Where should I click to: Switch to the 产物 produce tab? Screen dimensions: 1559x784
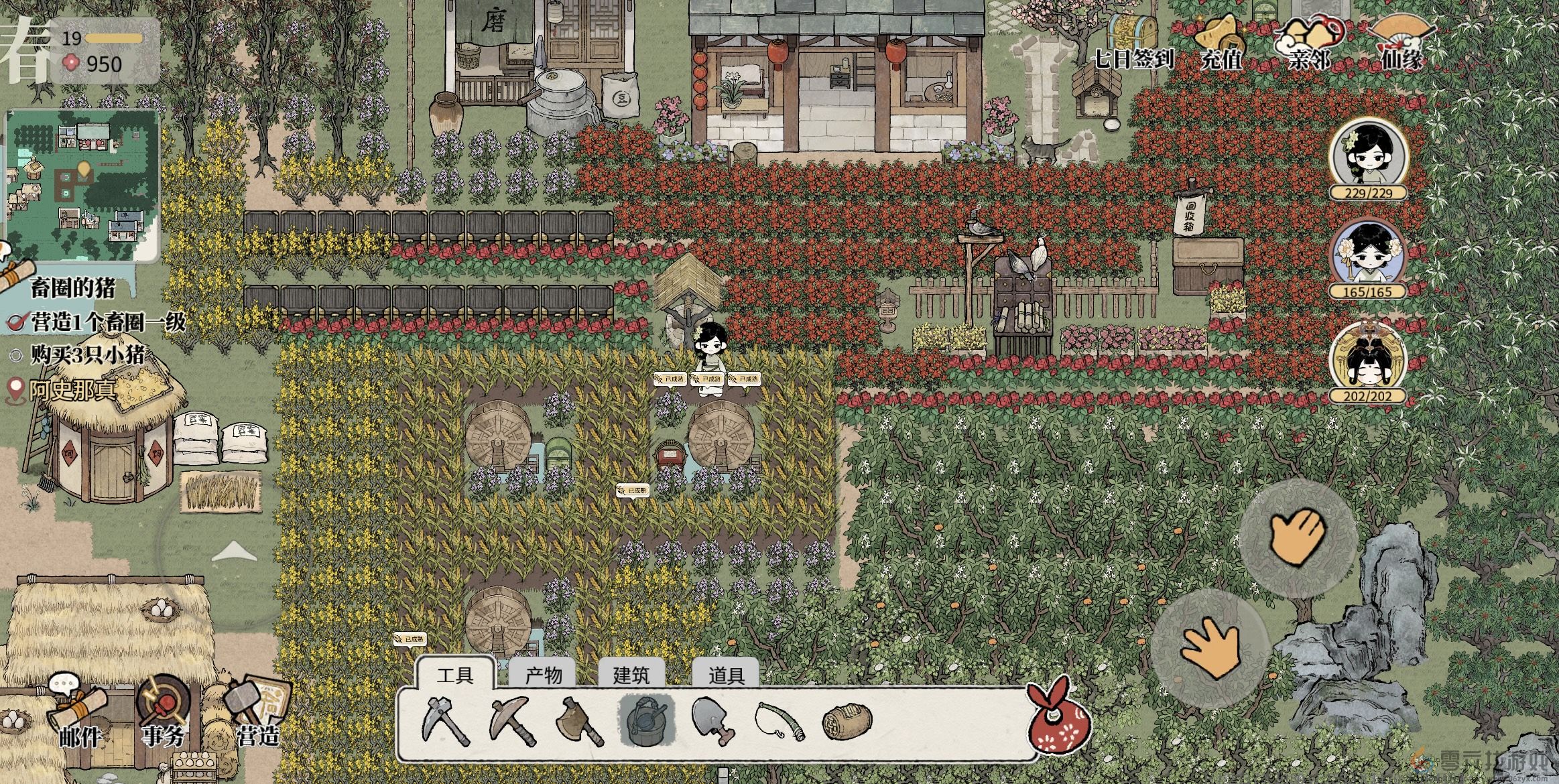point(544,675)
